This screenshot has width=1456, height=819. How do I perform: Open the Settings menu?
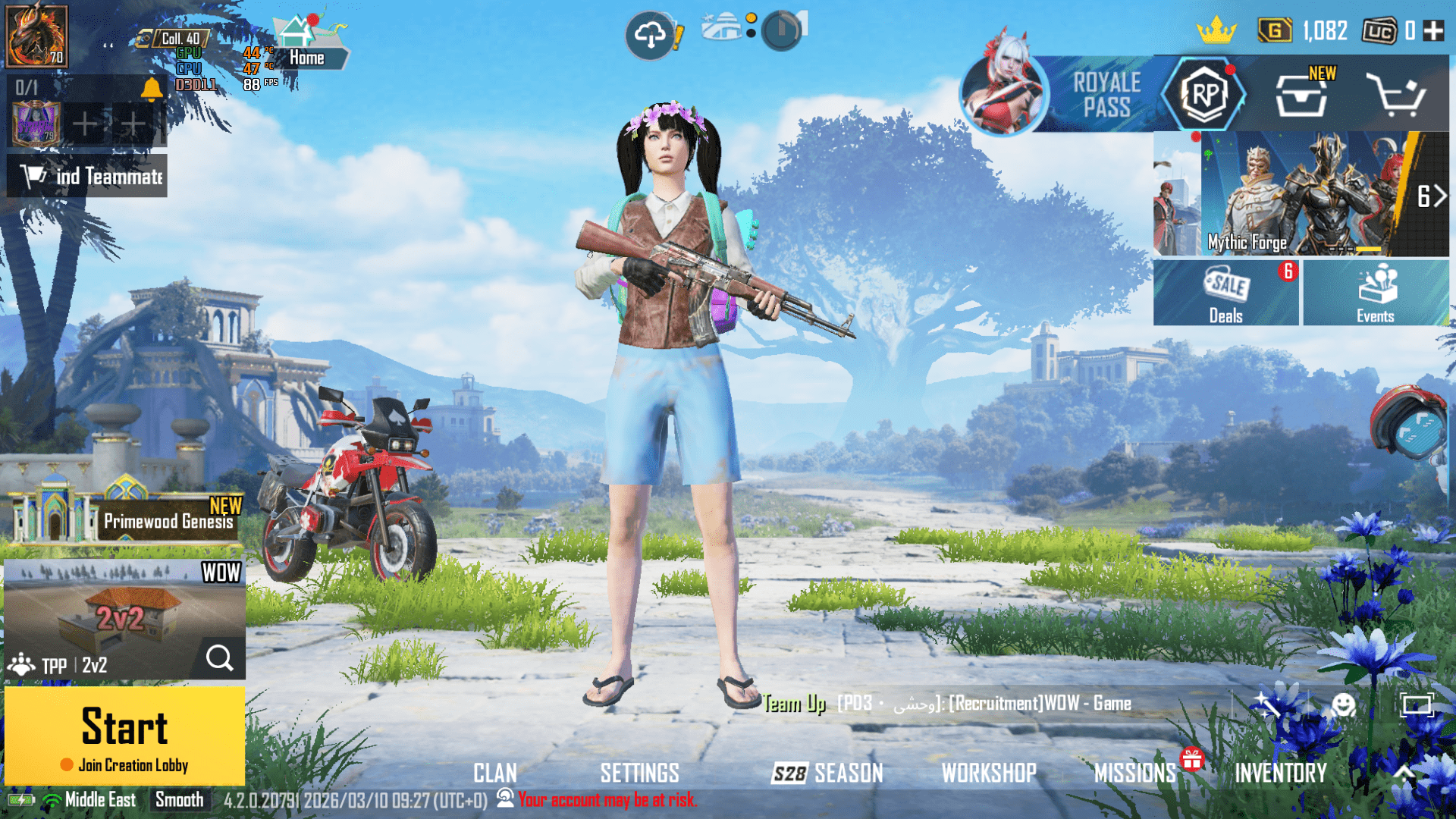(639, 773)
